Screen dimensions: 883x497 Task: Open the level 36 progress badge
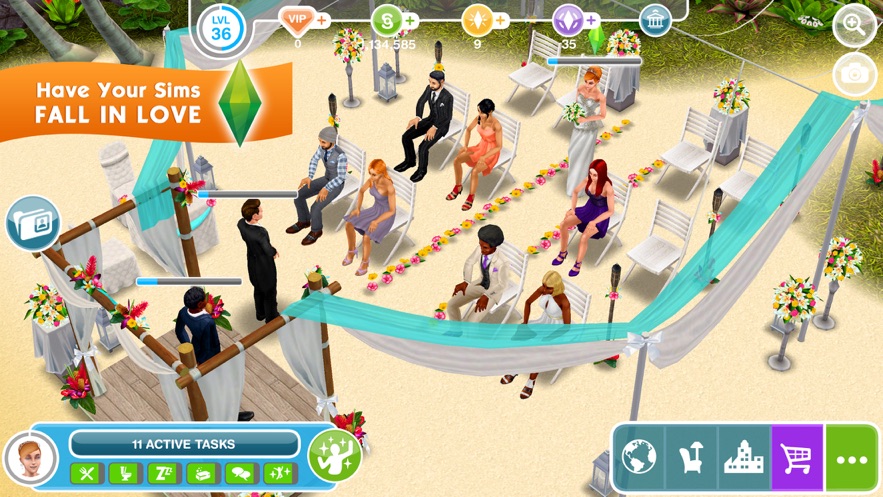click(221, 27)
